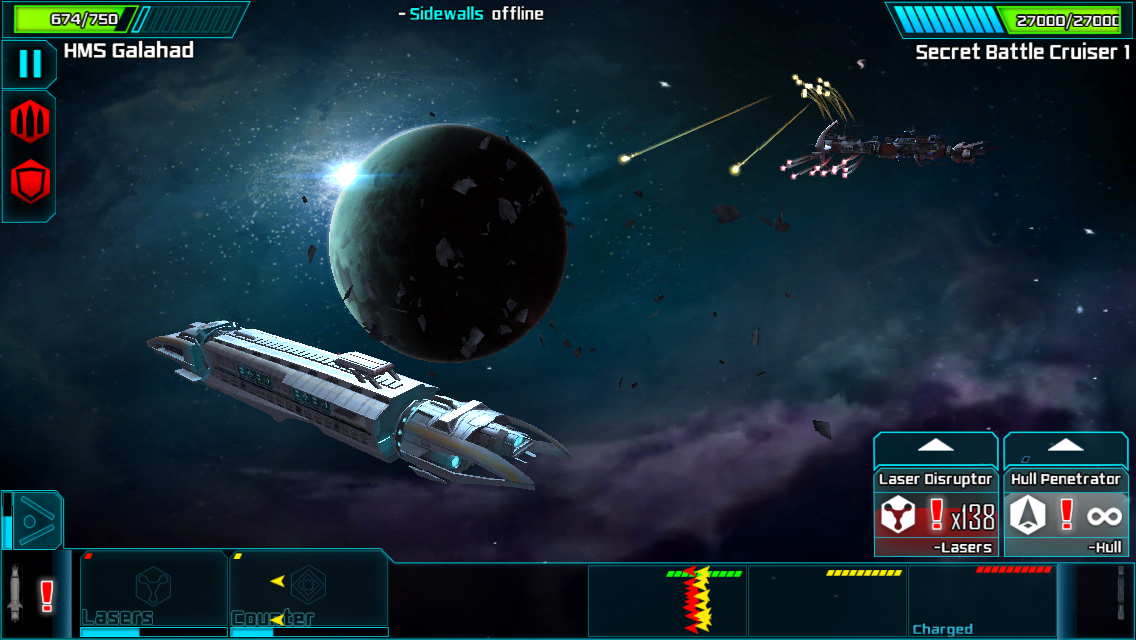This screenshot has width=1136, height=640.
Task: Fire the Hull Penetrator weapon
Action: point(1066,516)
